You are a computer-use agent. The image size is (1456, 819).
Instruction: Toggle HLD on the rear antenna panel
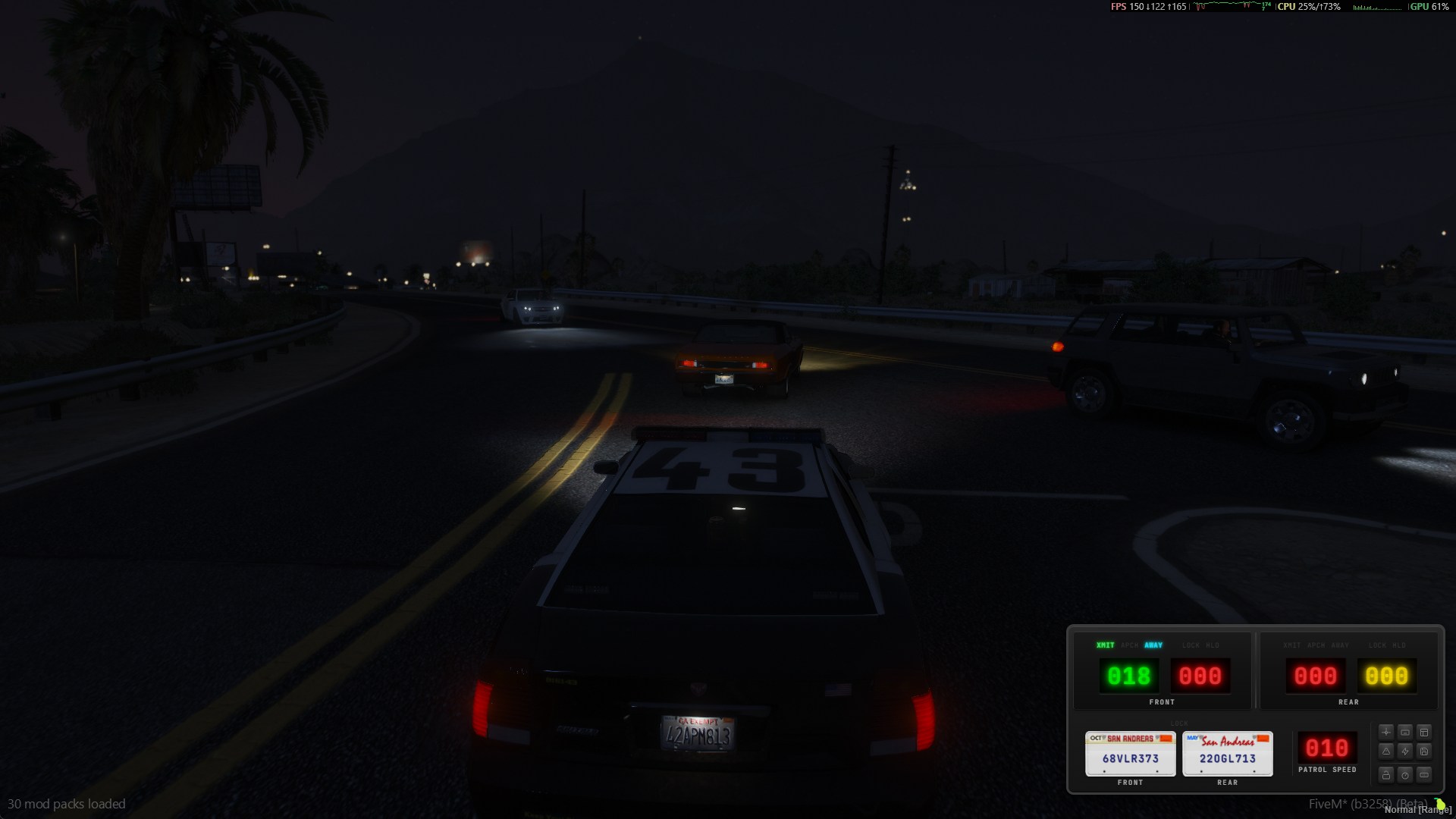pyautogui.click(x=1398, y=645)
